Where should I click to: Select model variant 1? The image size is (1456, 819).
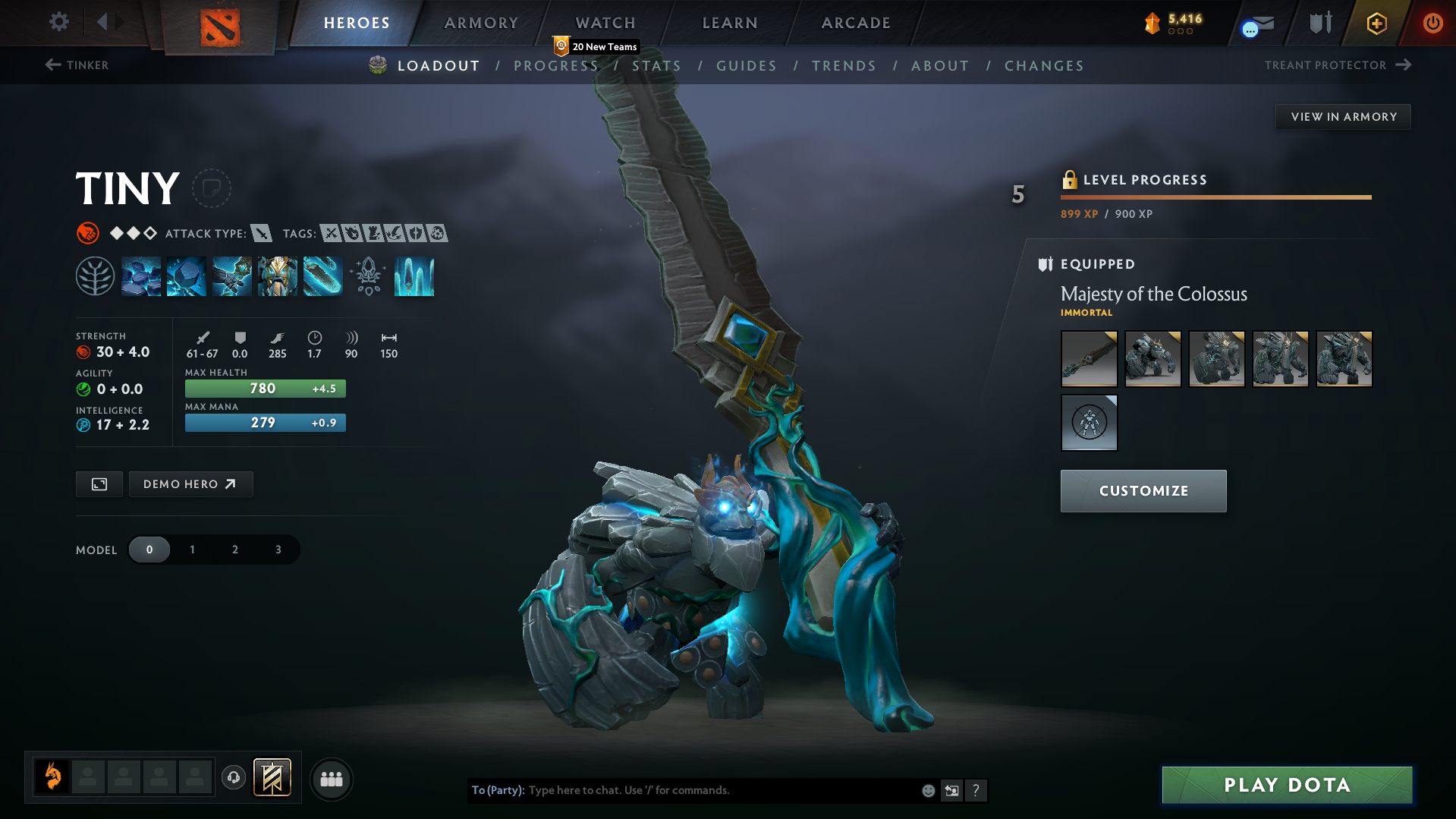pyautogui.click(x=192, y=549)
